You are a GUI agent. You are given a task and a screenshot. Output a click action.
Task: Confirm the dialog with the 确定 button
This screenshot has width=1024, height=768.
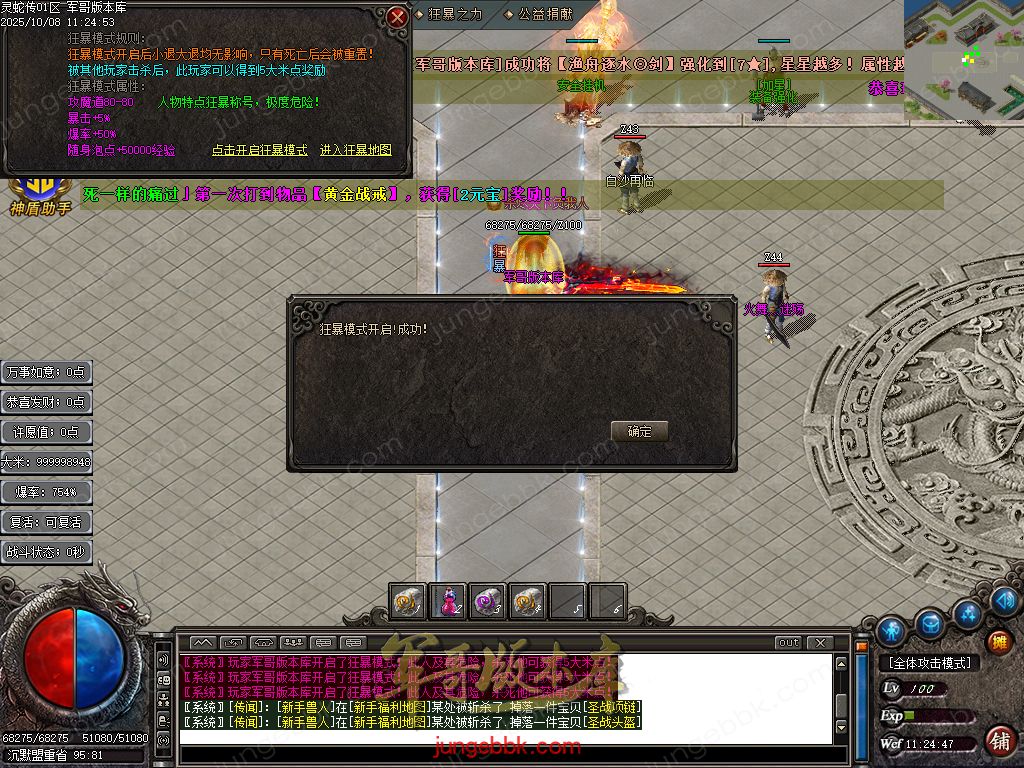pos(639,431)
